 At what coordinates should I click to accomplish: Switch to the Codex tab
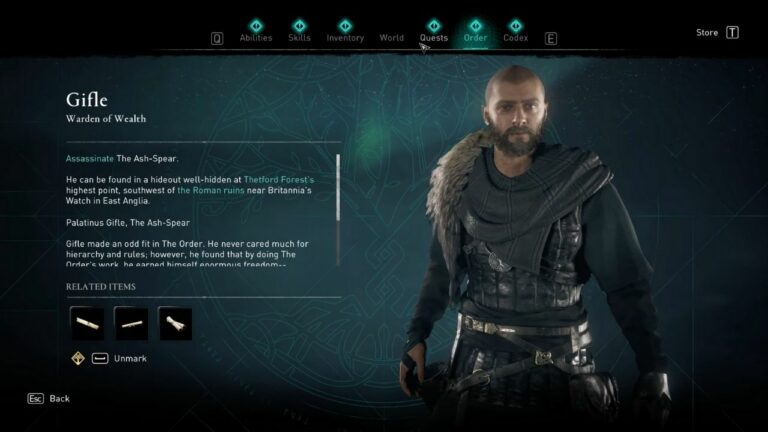point(515,38)
